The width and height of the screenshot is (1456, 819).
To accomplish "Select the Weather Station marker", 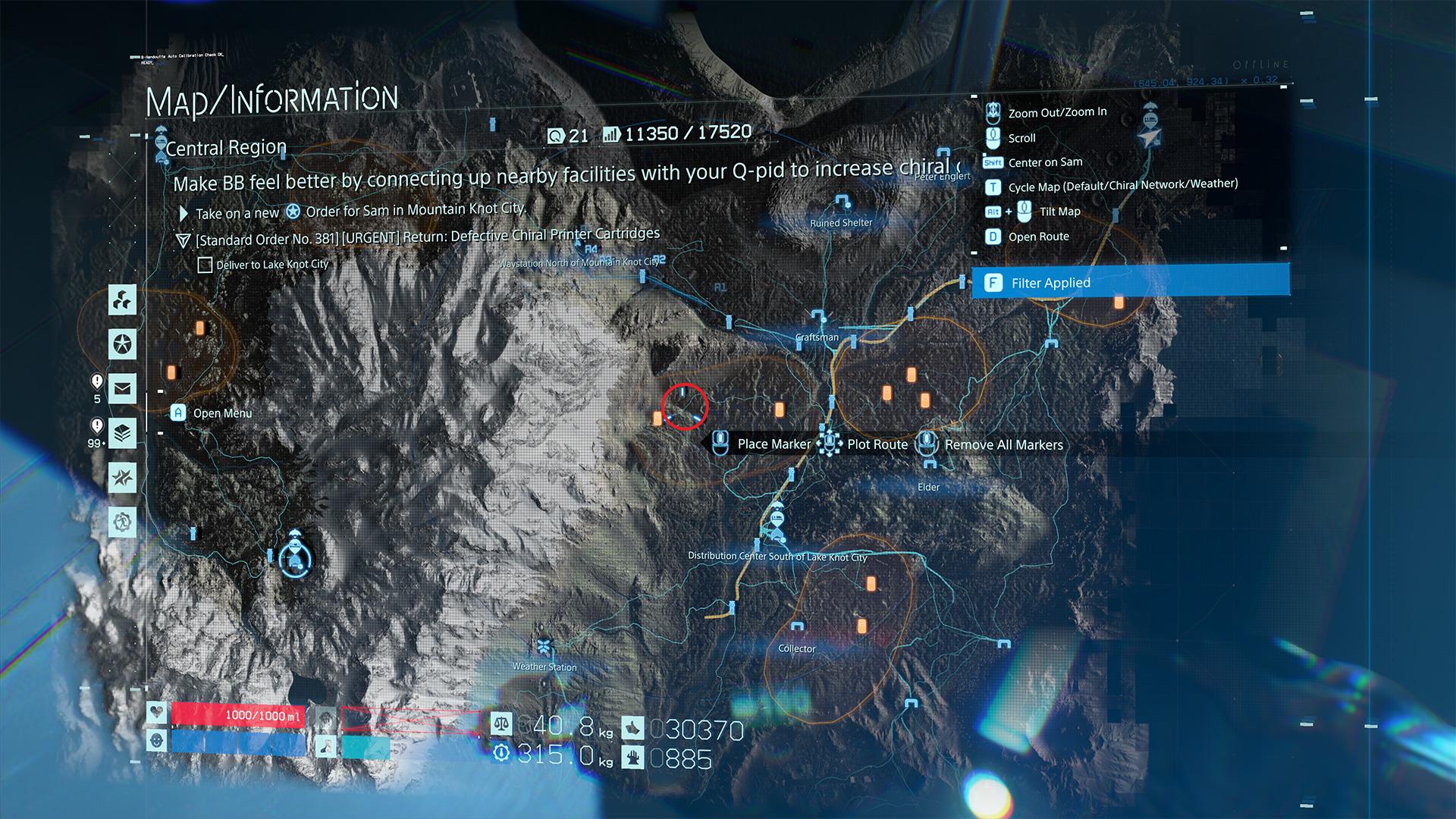I will click(544, 647).
